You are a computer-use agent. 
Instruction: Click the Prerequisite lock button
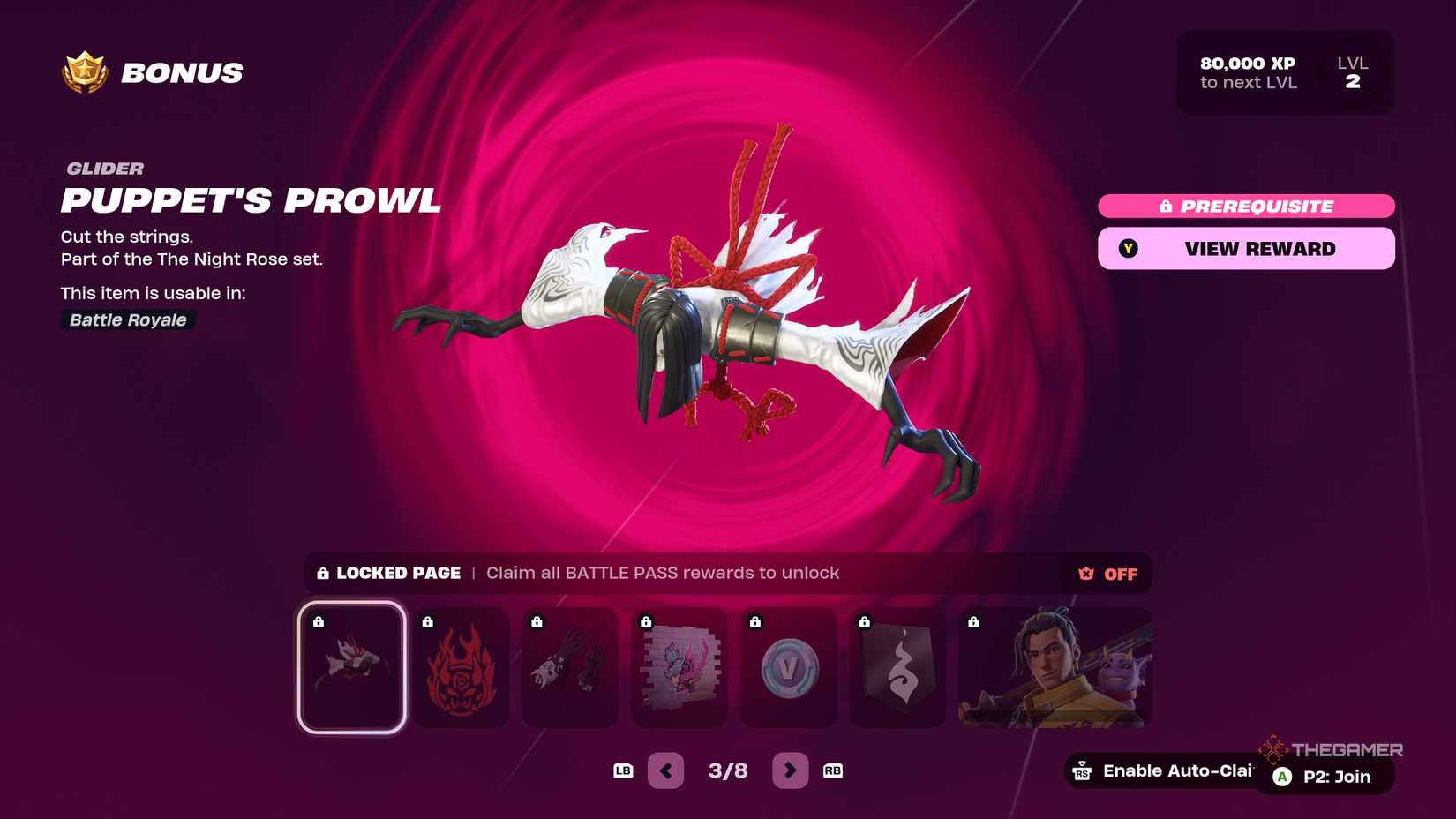1245,206
